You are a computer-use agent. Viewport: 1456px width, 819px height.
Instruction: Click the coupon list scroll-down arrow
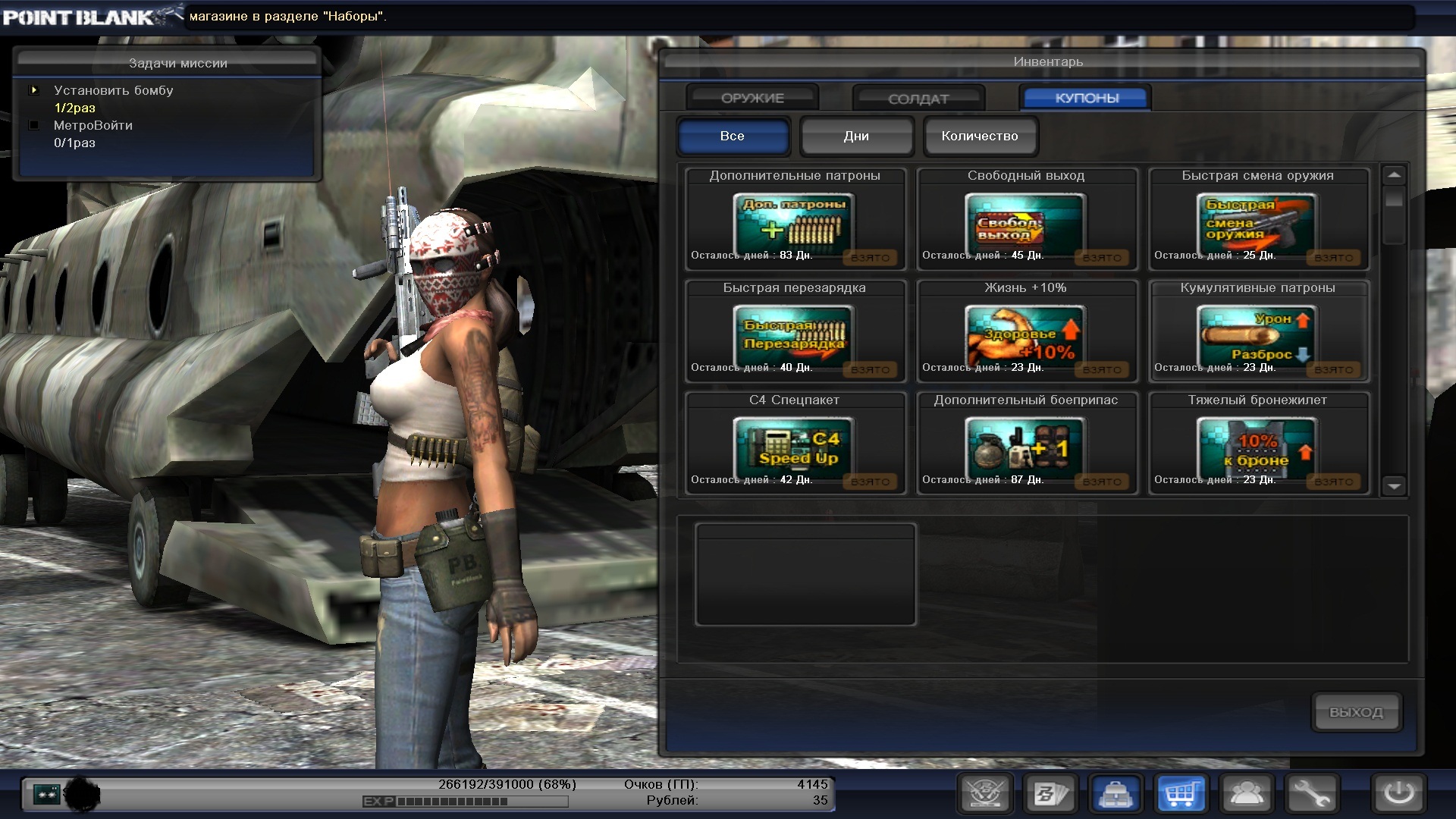(1394, 486)
